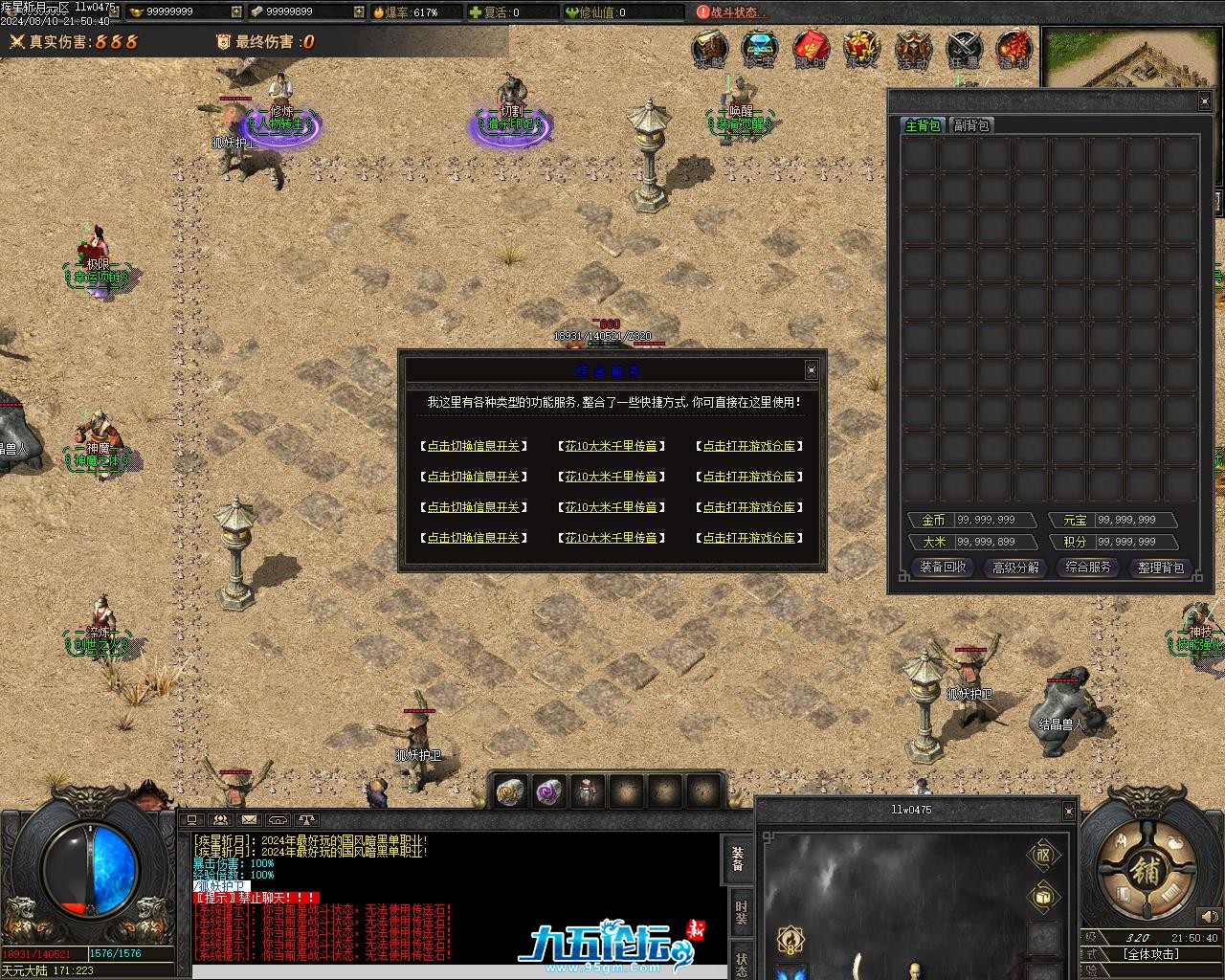The width and height of the screenshot is (1225, 980).
Task: Click the 限时 red envelope icon
Action: coord(811,49)
